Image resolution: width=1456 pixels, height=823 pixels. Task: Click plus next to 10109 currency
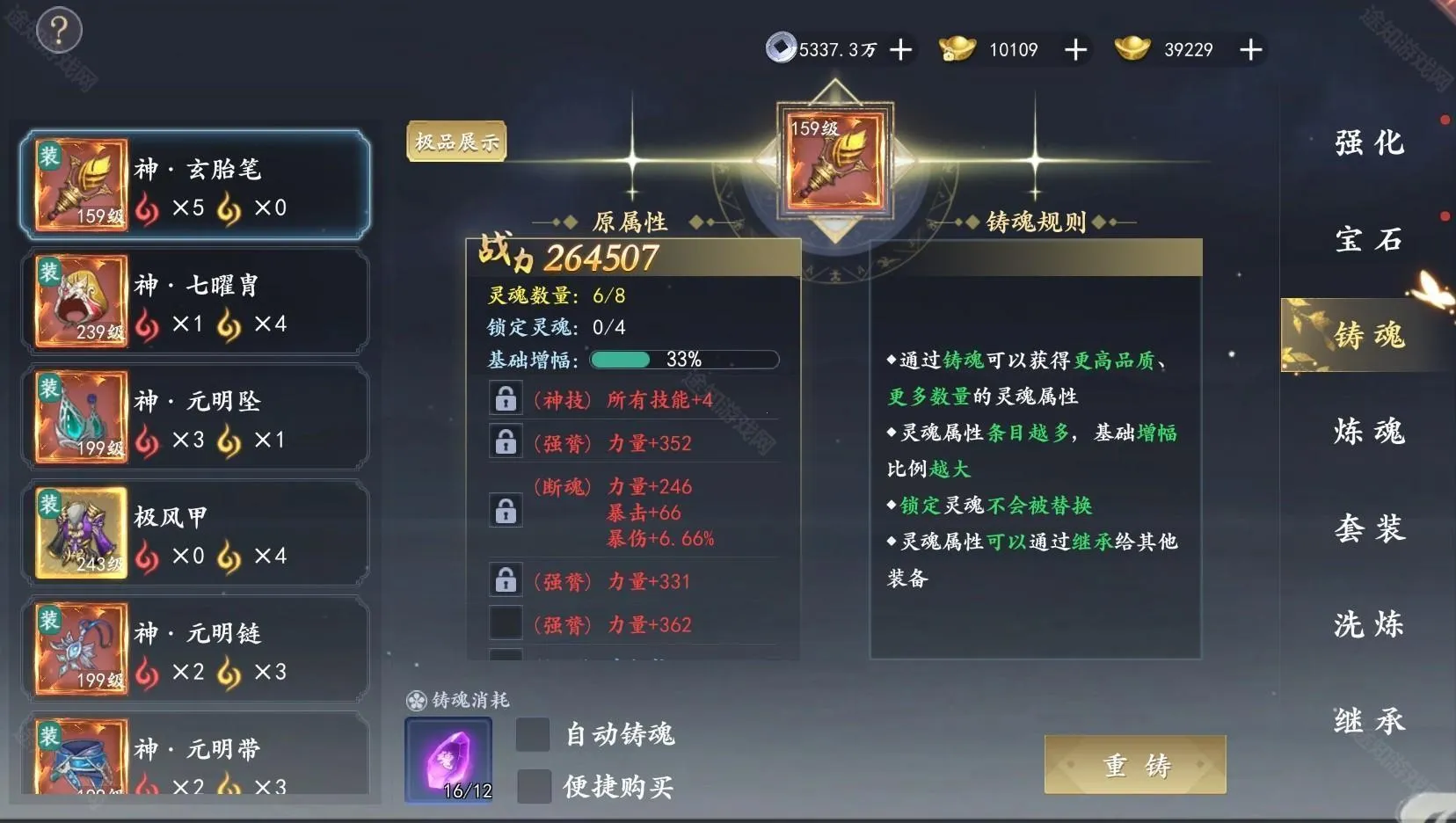1074,50
